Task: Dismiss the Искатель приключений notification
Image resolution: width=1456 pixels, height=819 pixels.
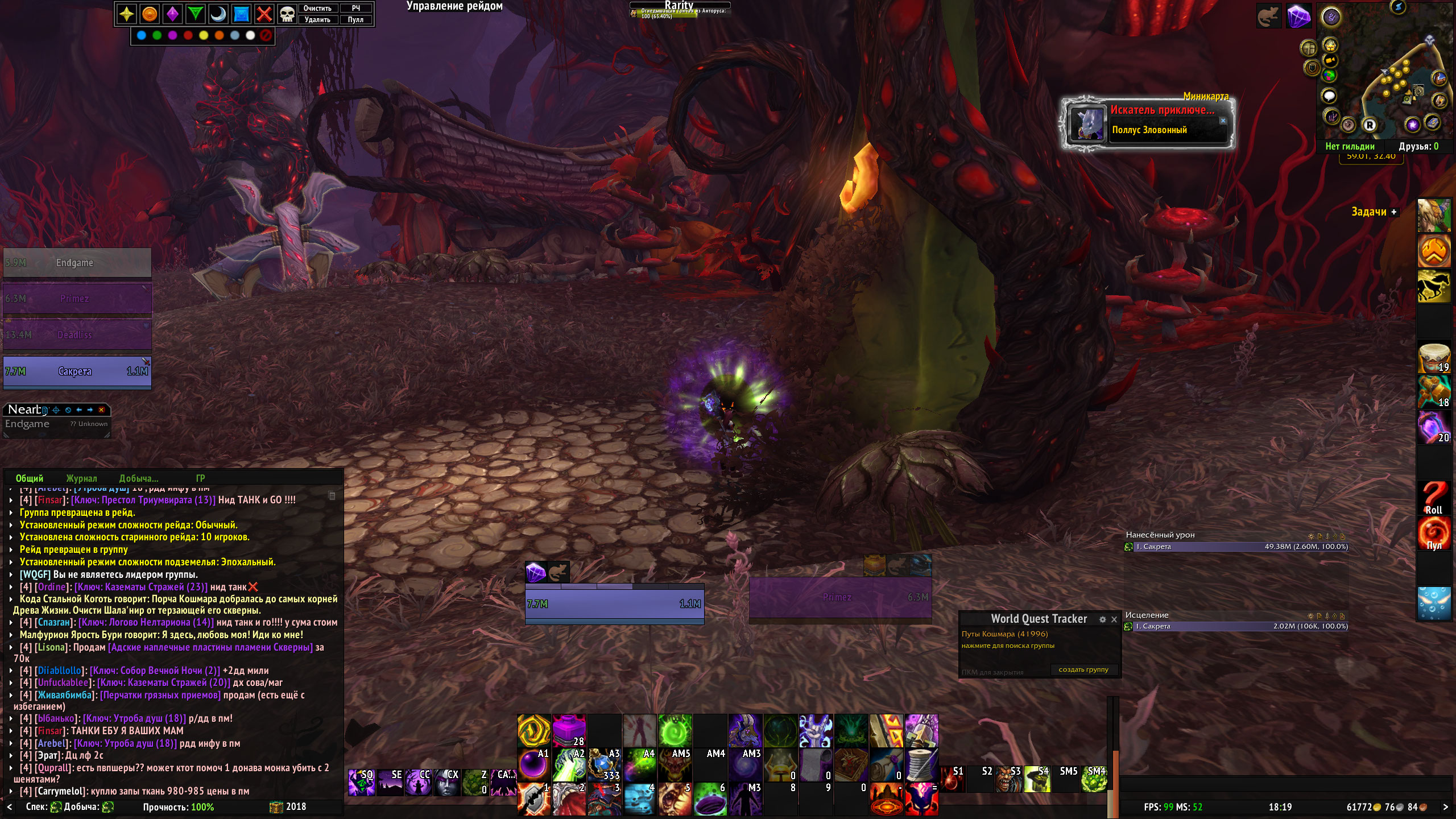Action: tap(1223, 121)
